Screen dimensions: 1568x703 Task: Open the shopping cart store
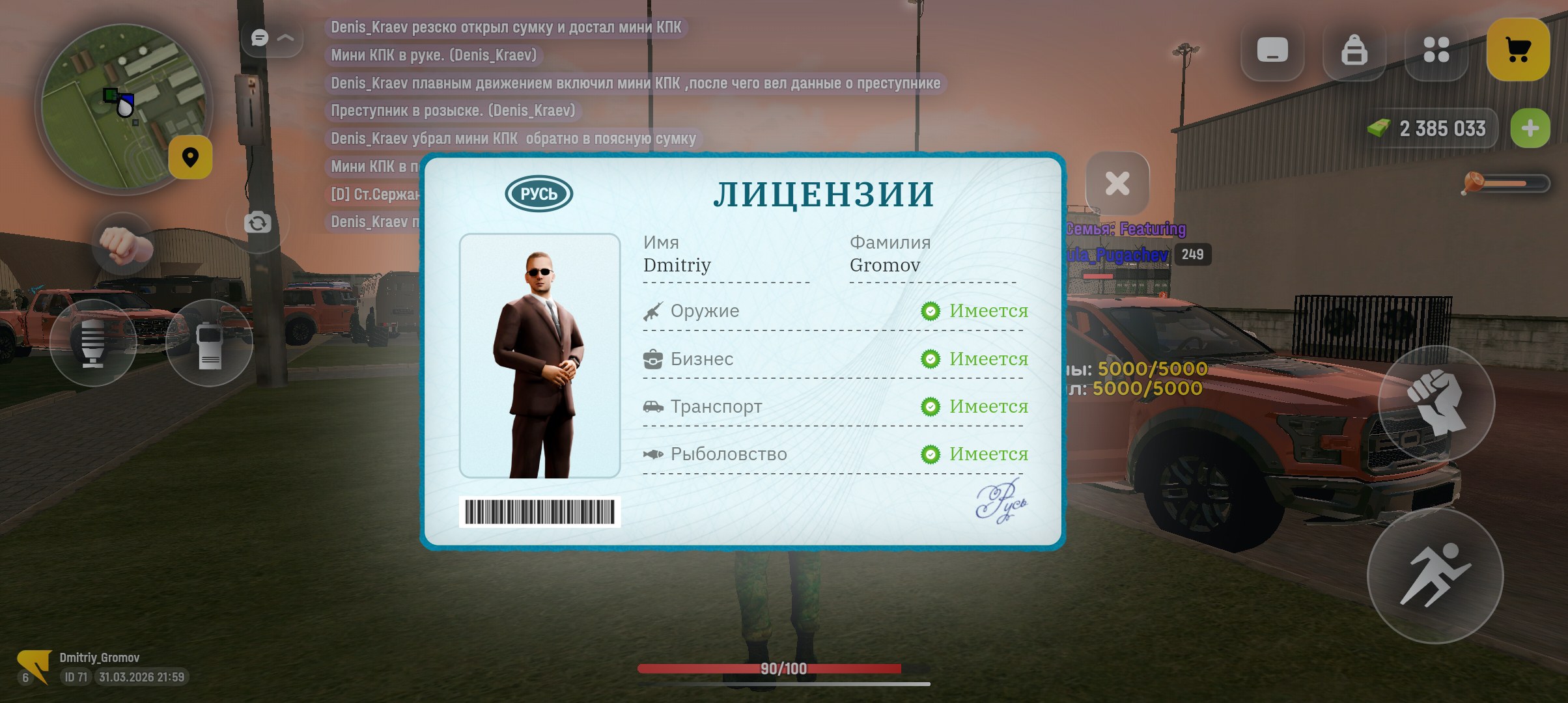tap(1518, 49)
